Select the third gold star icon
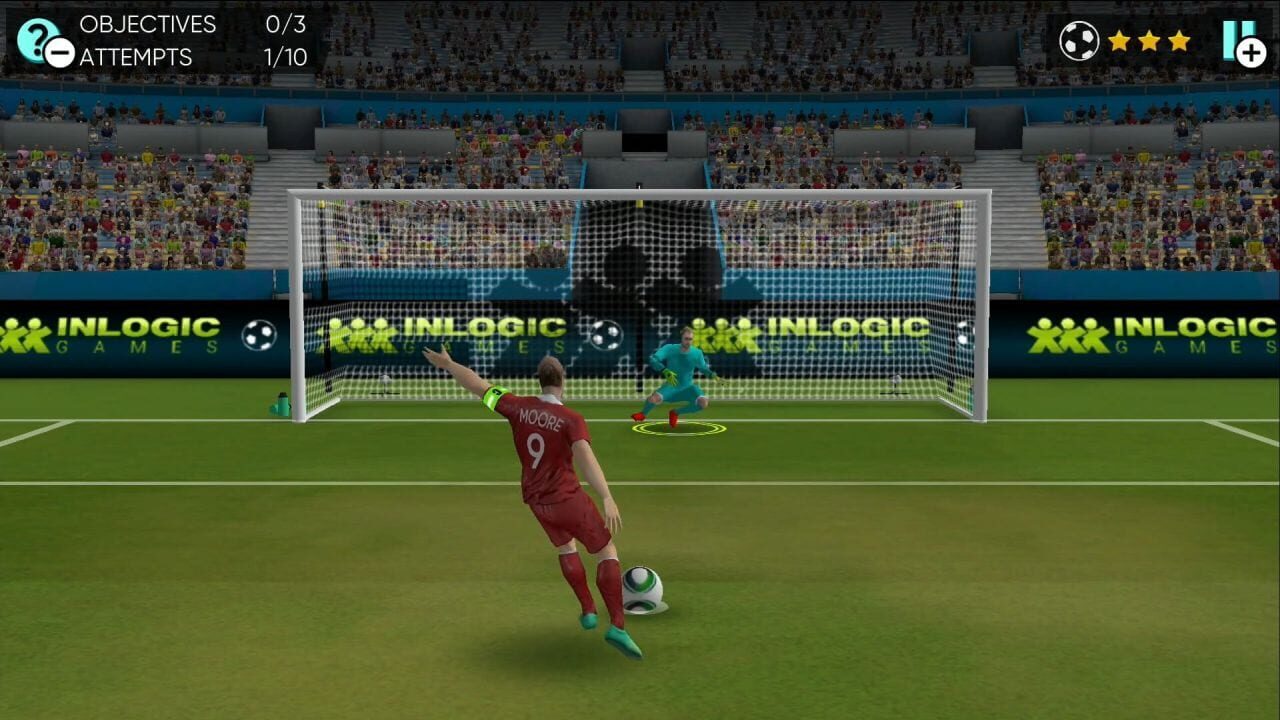Image resolution: width=1280 pixels, height=720 pixels. point(1180,42)
